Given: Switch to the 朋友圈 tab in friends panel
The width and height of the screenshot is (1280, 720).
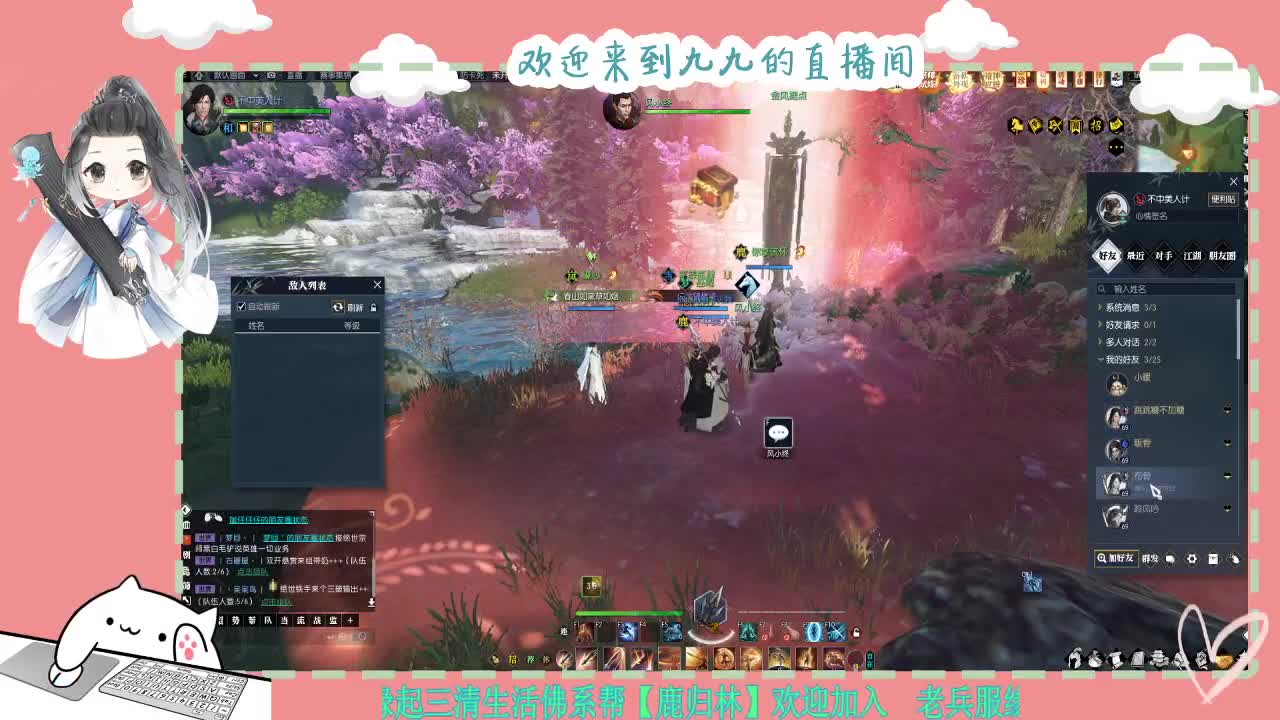Looking at the screenshot, I should click(x=1222, y=257).
